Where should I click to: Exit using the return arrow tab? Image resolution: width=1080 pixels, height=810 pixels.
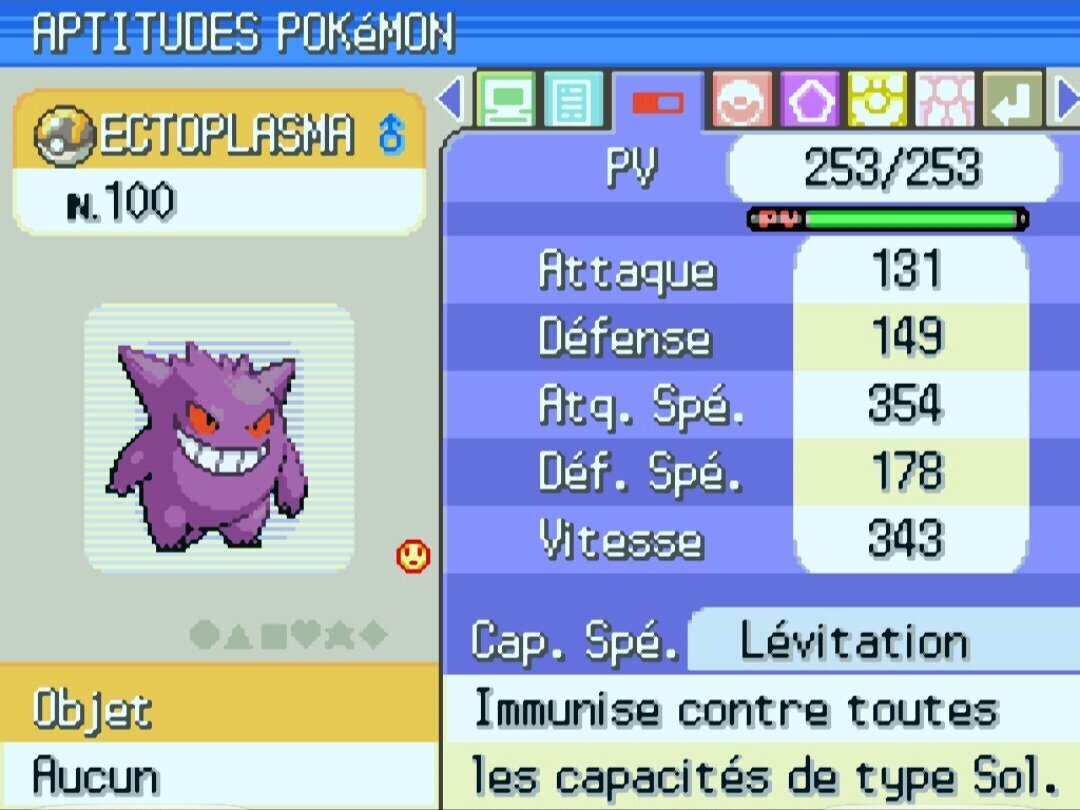tap(1012, 100)
